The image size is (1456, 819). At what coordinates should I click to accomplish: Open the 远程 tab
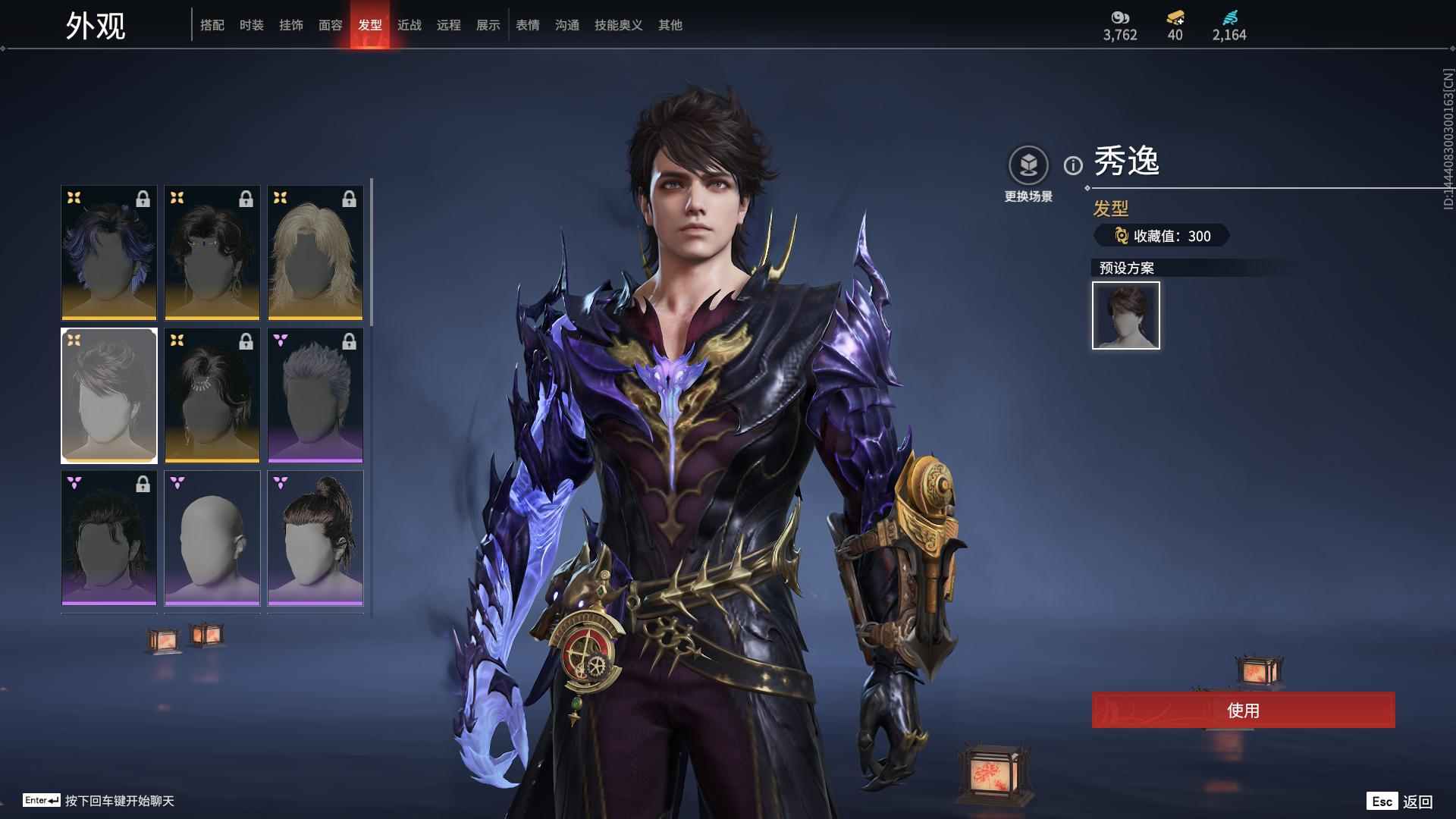[448, 25]
